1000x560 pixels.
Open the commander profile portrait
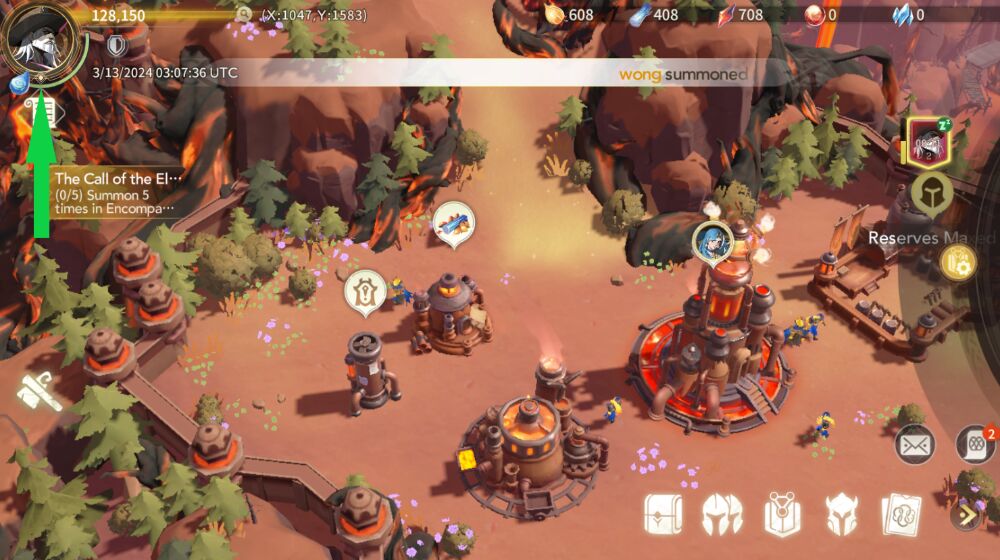pyautogui.click(x=43, y=42)
